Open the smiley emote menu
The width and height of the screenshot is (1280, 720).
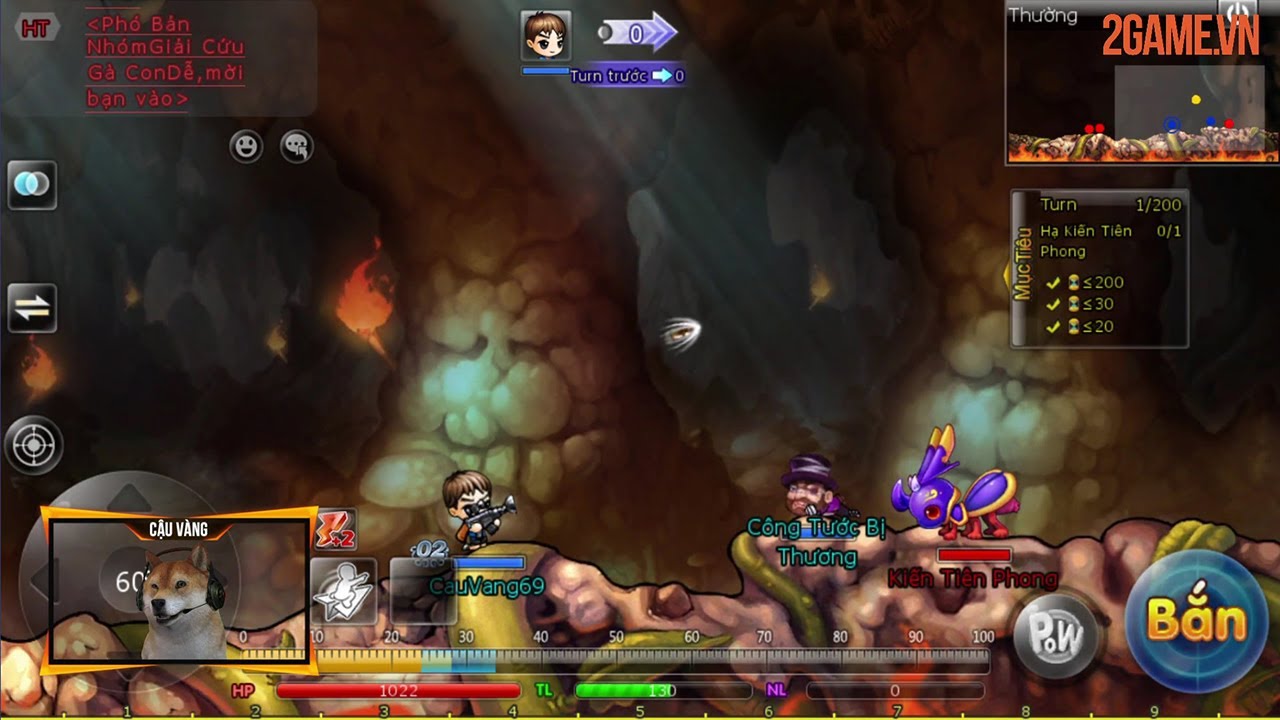(246, 147)
